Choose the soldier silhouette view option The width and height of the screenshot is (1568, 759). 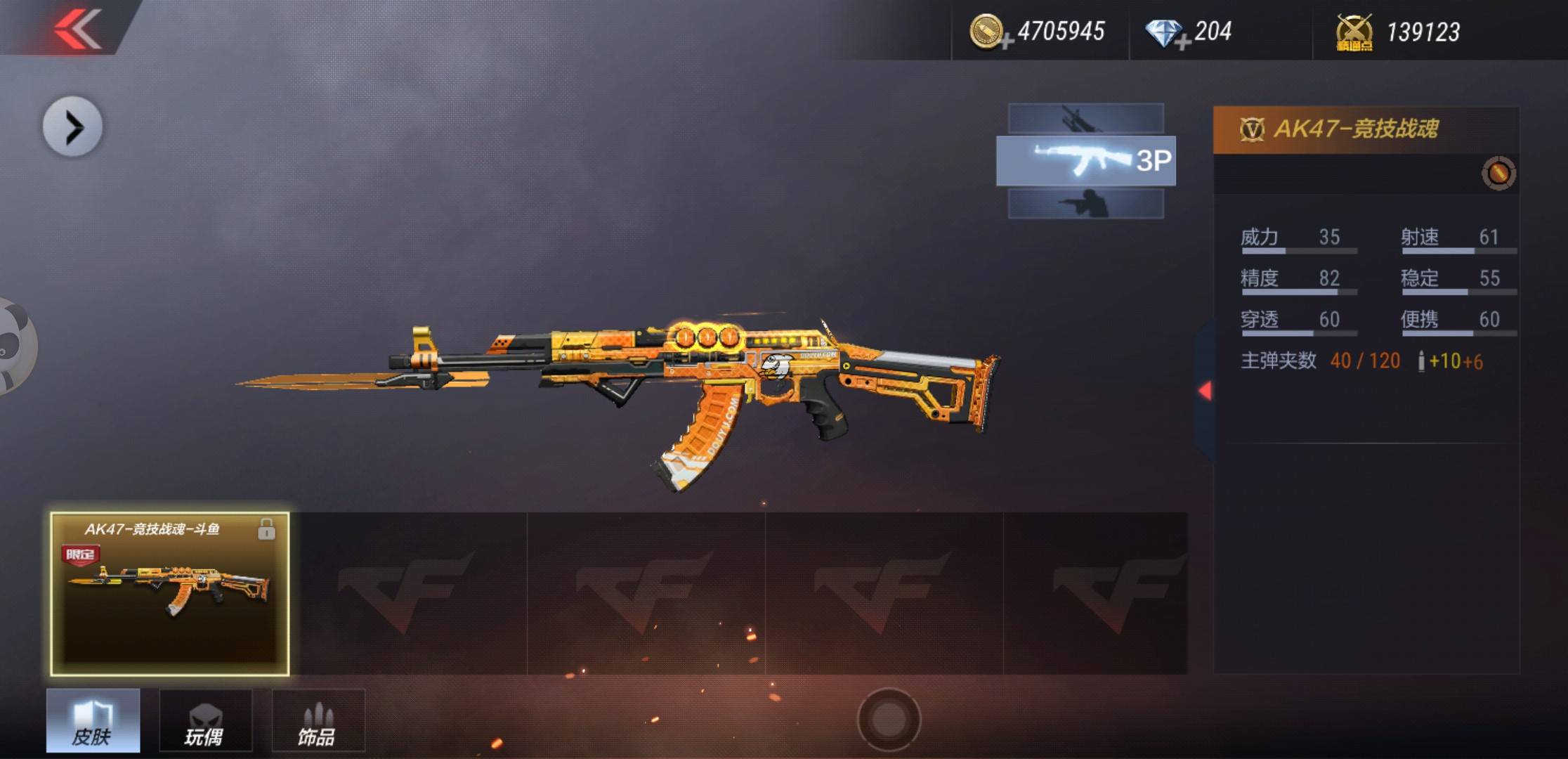(1085, 204)
